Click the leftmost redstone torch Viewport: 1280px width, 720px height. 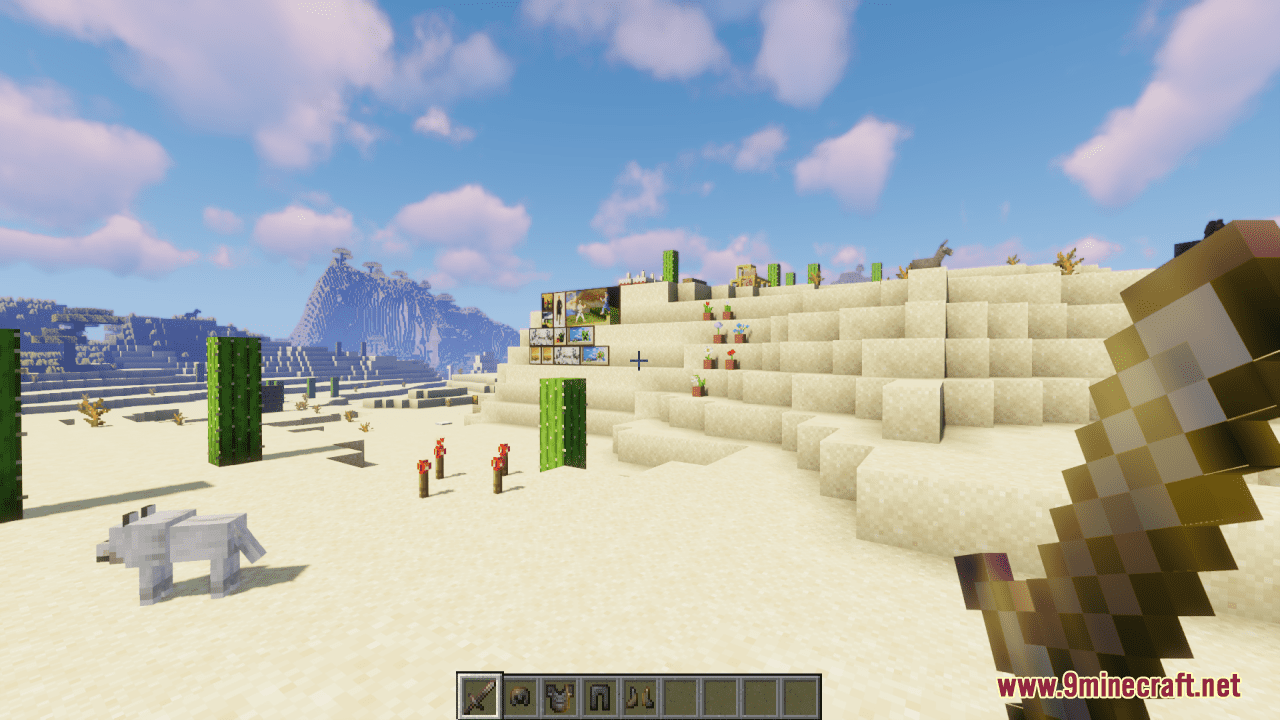[423, 470]
